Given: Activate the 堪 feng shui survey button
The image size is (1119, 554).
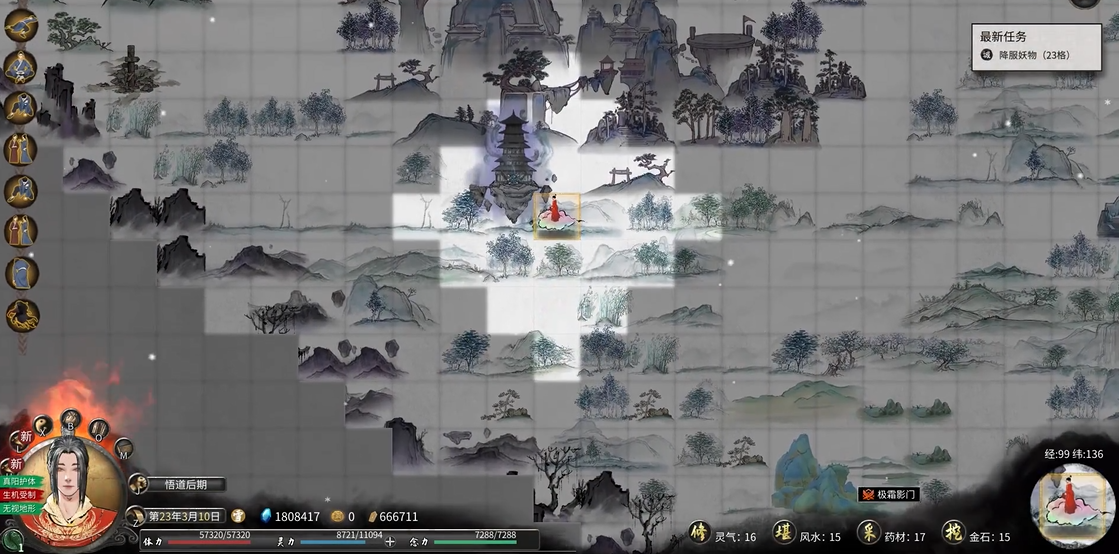Looking at the screenshot, I should pyautogui.click(x=783, y=534).
